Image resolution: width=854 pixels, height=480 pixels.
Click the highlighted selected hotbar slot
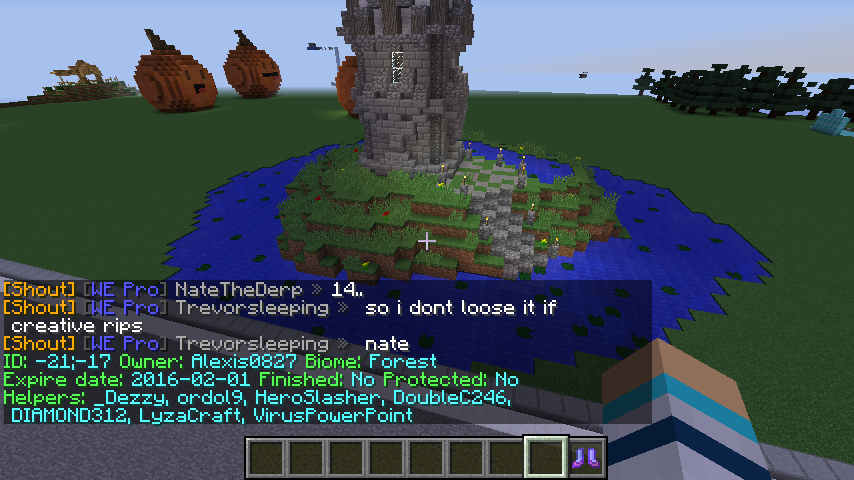(x=547, y=457)
